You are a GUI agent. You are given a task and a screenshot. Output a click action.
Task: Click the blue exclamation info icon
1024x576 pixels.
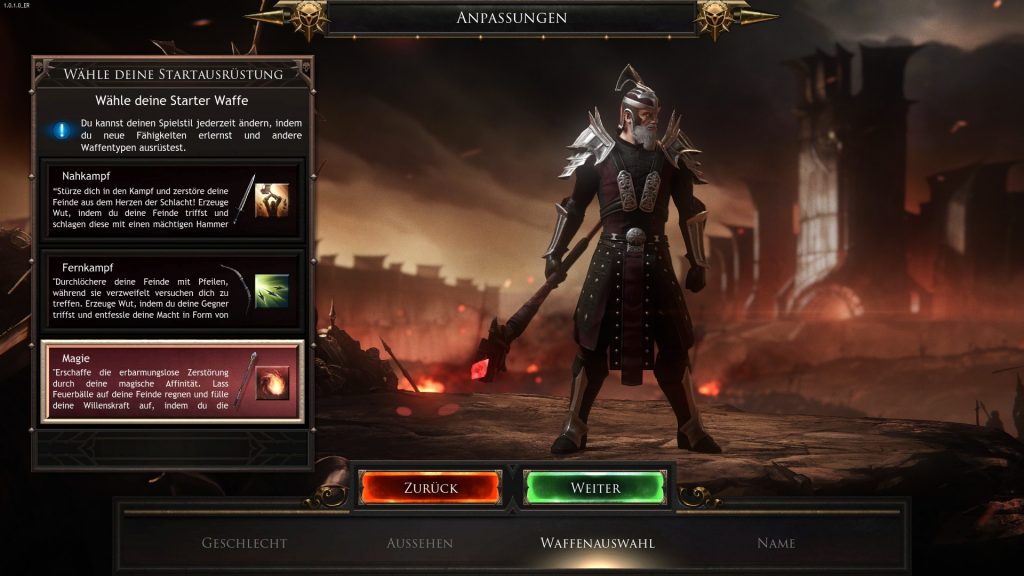coord(62,129)
